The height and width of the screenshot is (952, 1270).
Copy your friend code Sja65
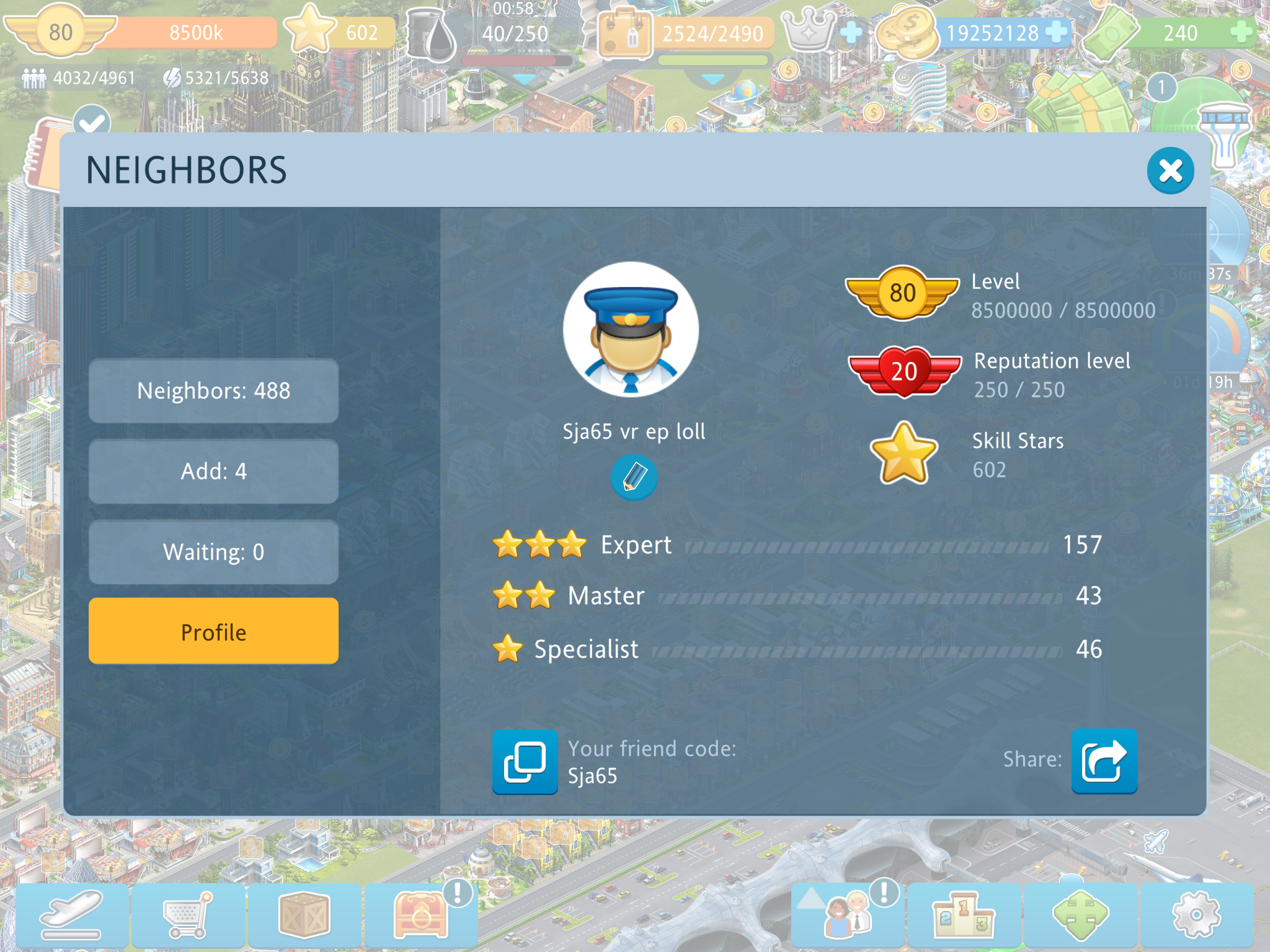[x=525, y=762]
